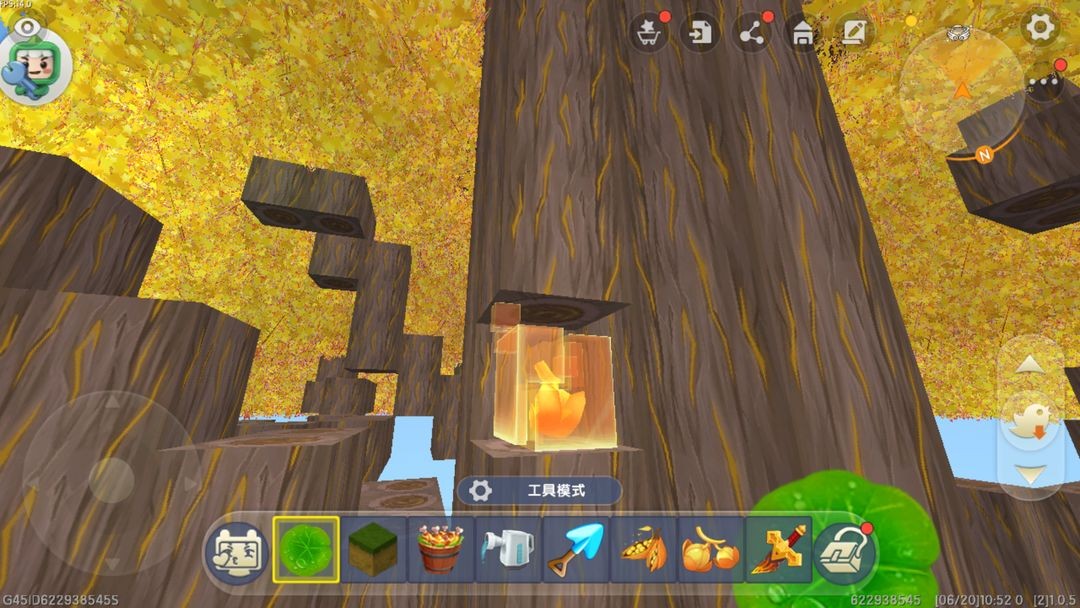This screenshot has width=1080, height=608.
Task: Equip the golden sword from the hotbar
Action: pos(777,550)
